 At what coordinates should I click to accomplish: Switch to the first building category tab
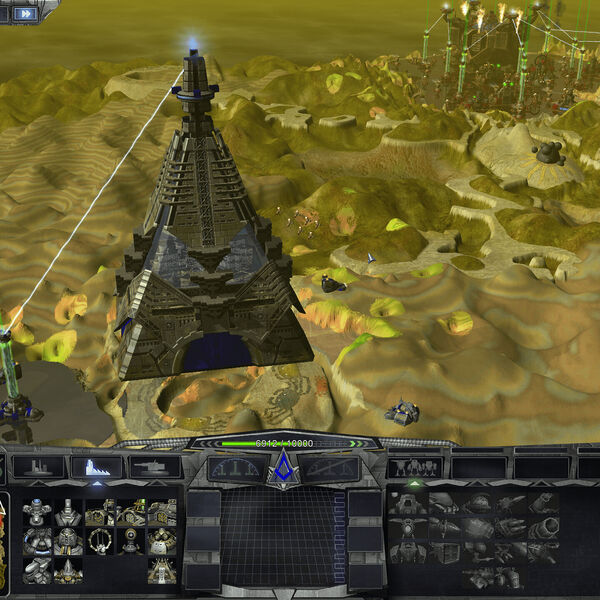39,467
